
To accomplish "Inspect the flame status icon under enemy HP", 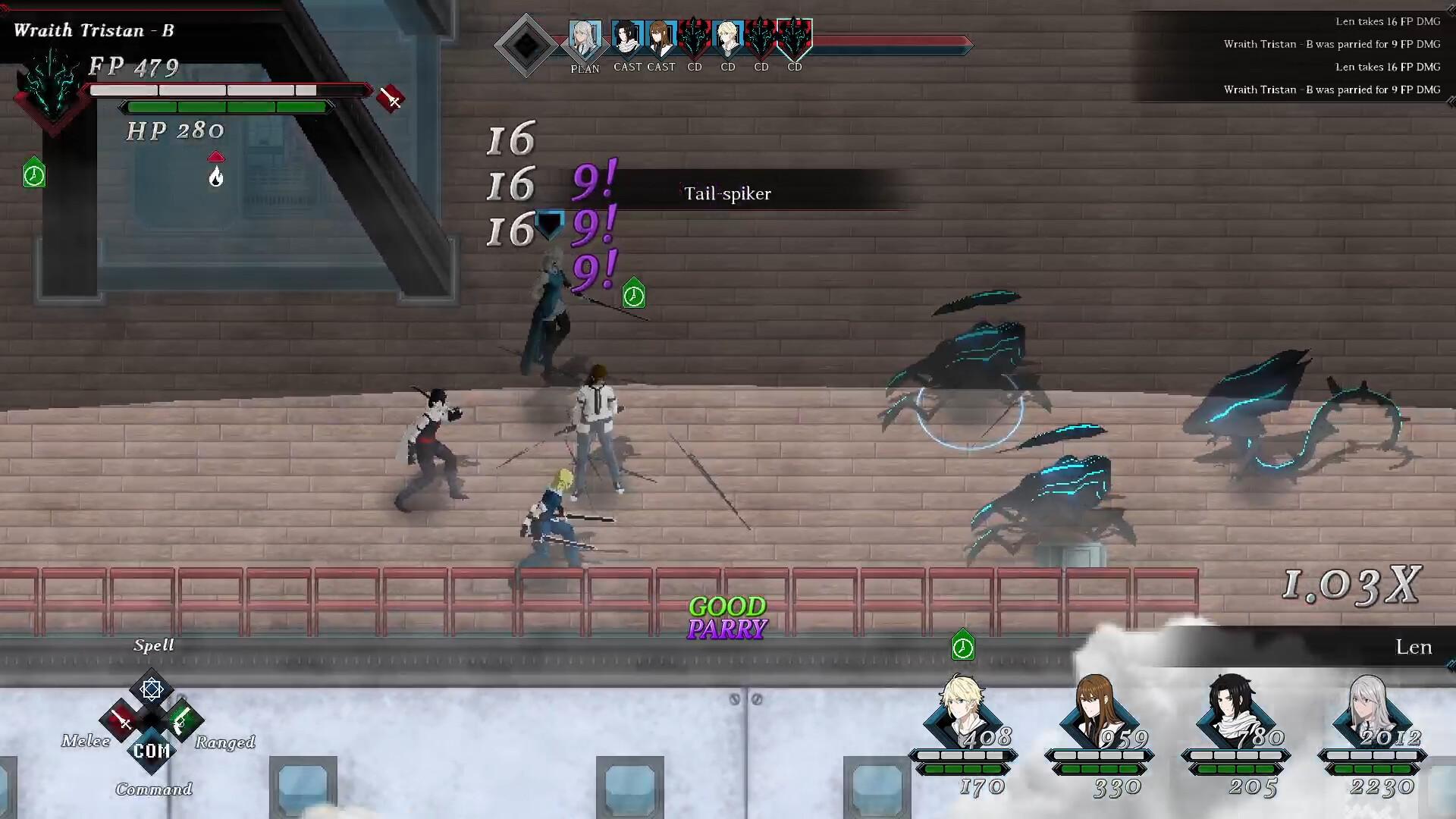I will [216, 177].
